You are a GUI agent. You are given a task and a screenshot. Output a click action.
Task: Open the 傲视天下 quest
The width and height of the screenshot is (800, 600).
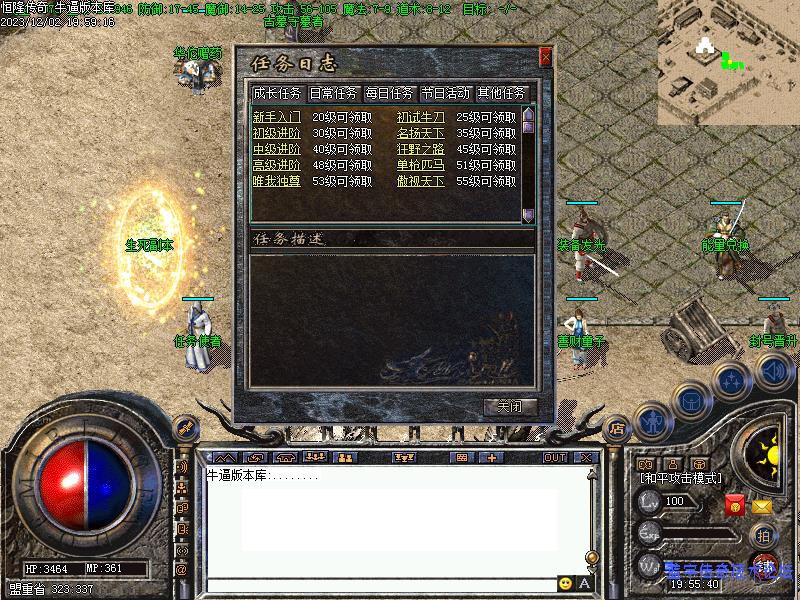click(x=420, y=181)
